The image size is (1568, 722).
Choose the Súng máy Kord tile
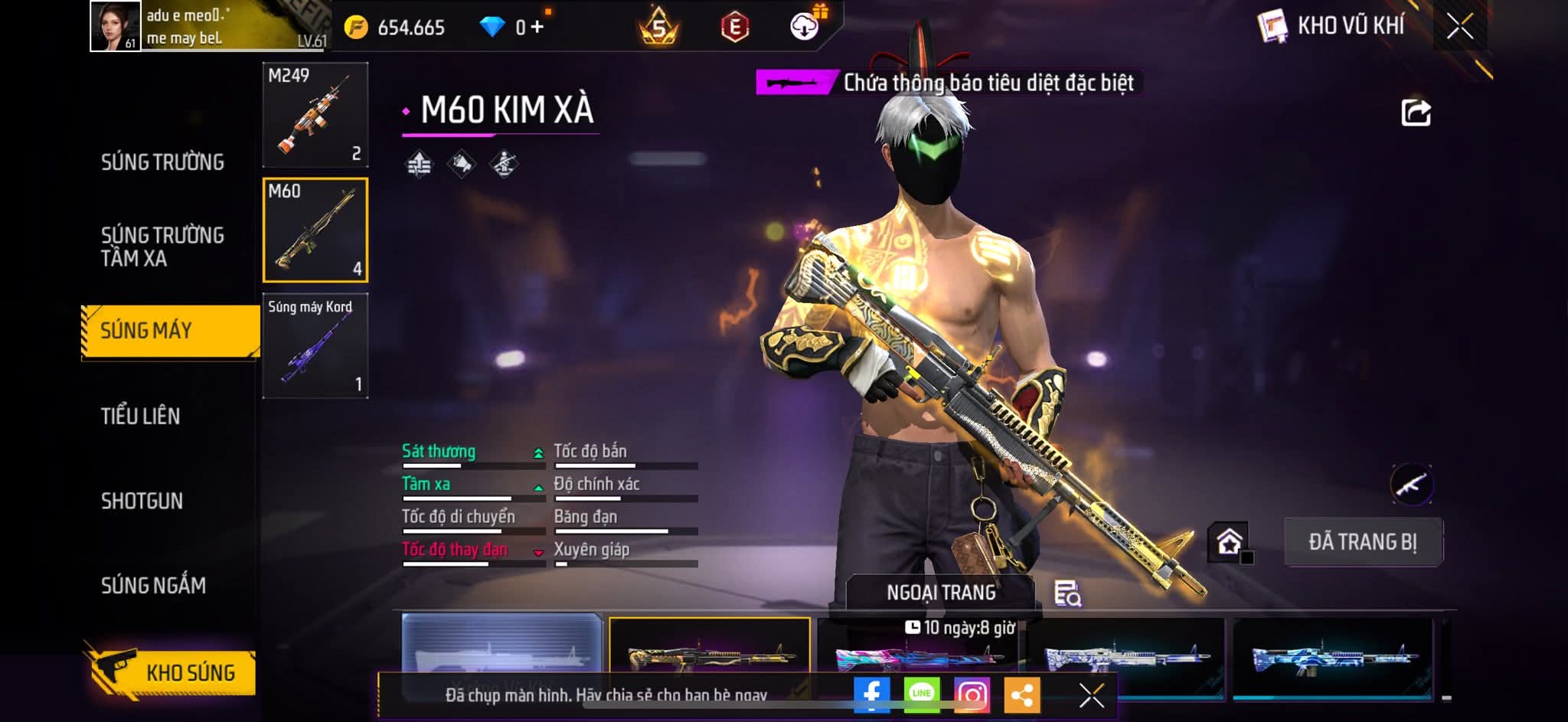click(315, 346)
